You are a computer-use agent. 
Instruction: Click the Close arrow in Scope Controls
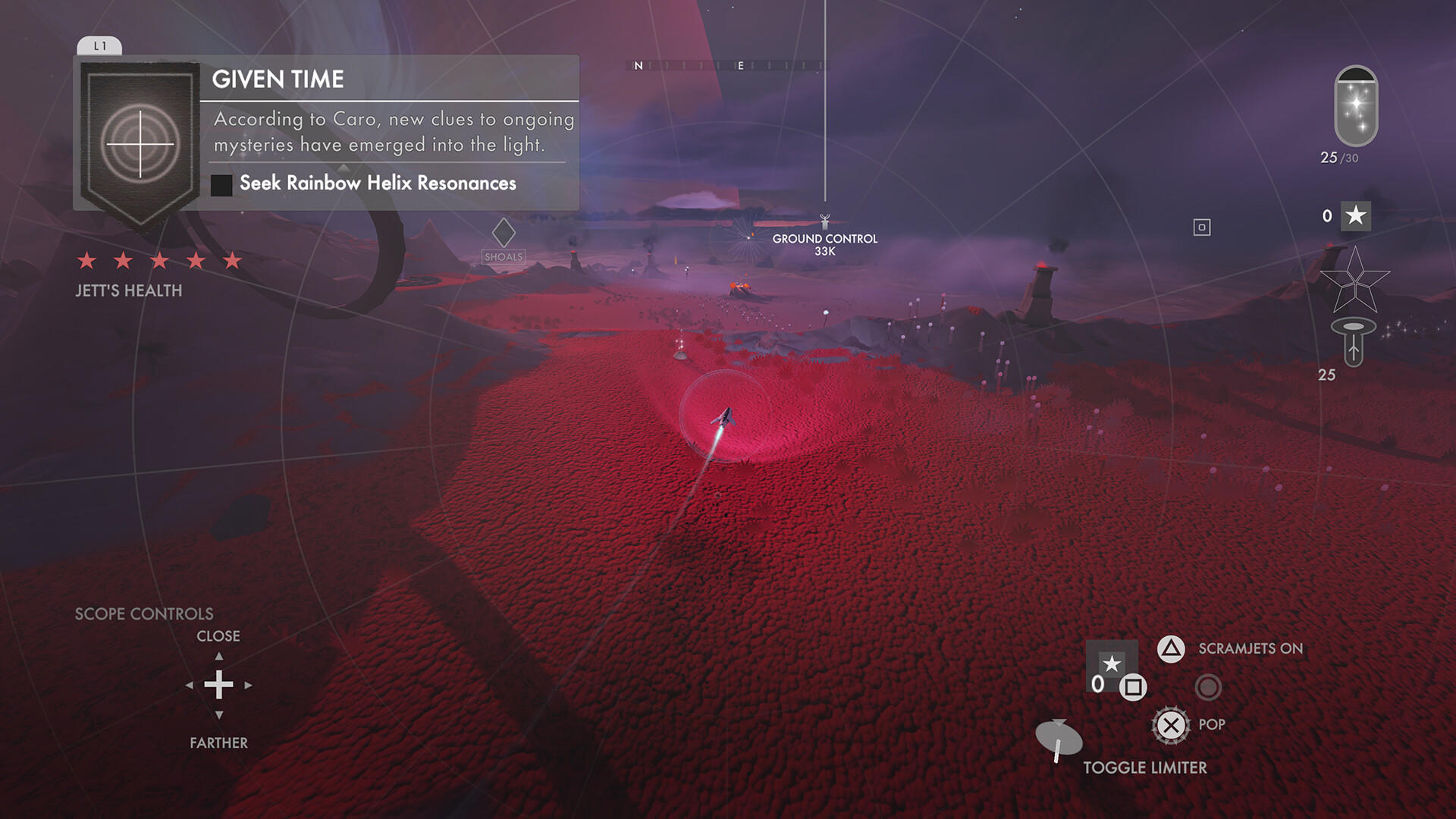[x=219, y=656]
